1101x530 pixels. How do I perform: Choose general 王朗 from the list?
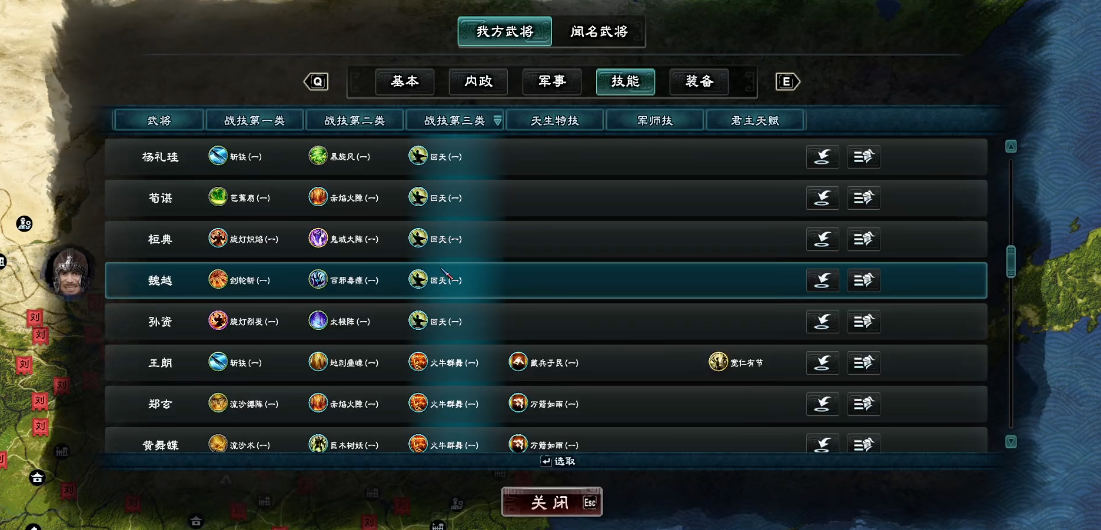click(158, 362)
